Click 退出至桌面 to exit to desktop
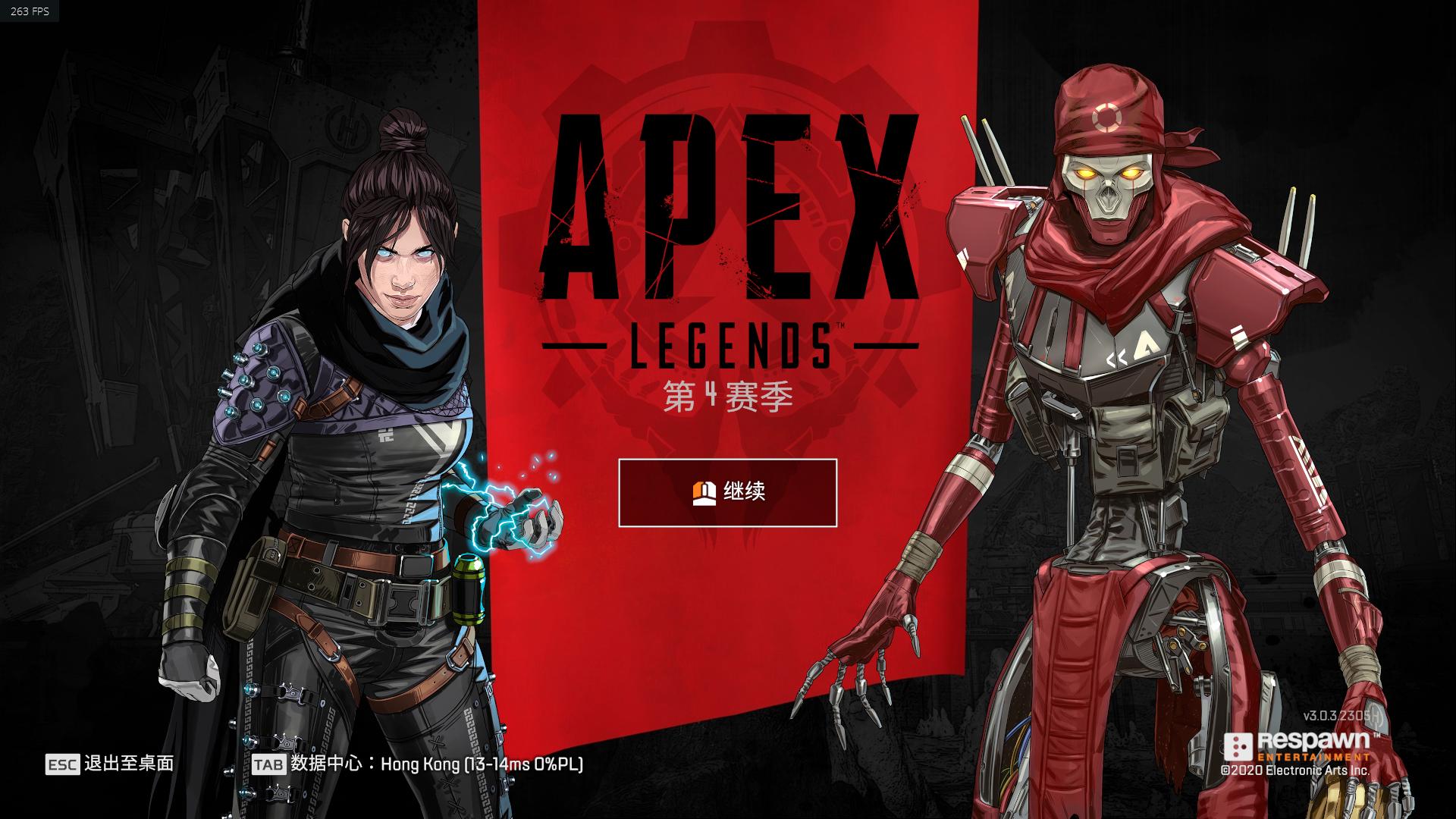The width and height of the screenshot is (1456, 819). 130,765
